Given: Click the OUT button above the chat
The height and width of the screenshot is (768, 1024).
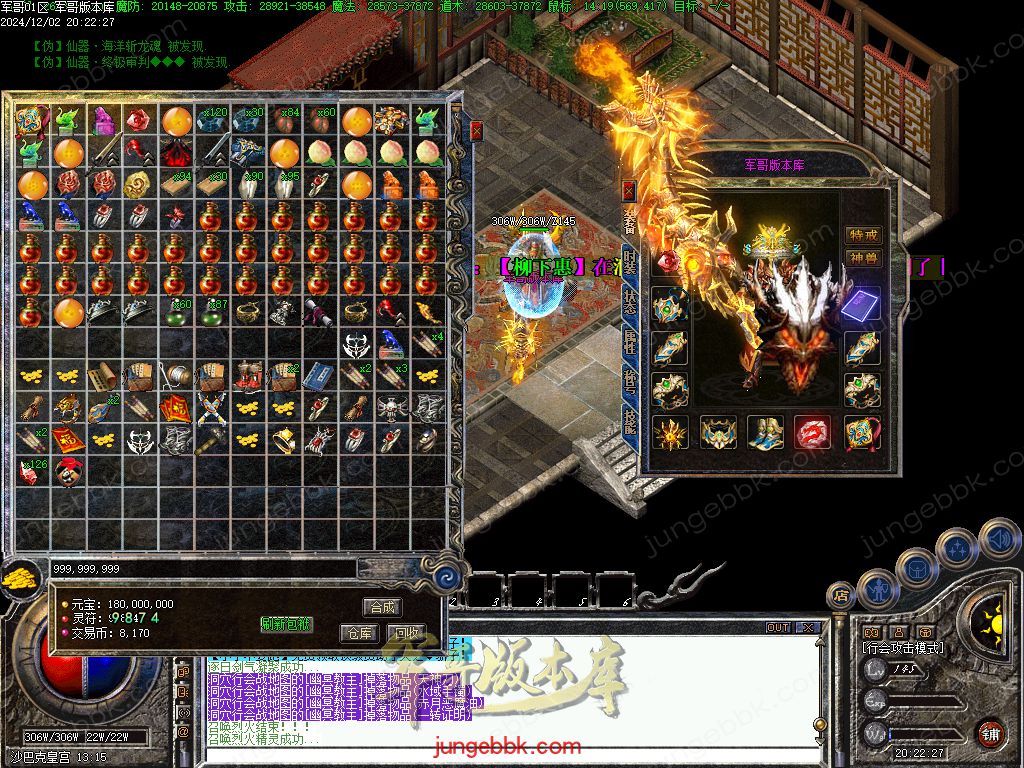Looking at the screenshot, I should point(778,628).
